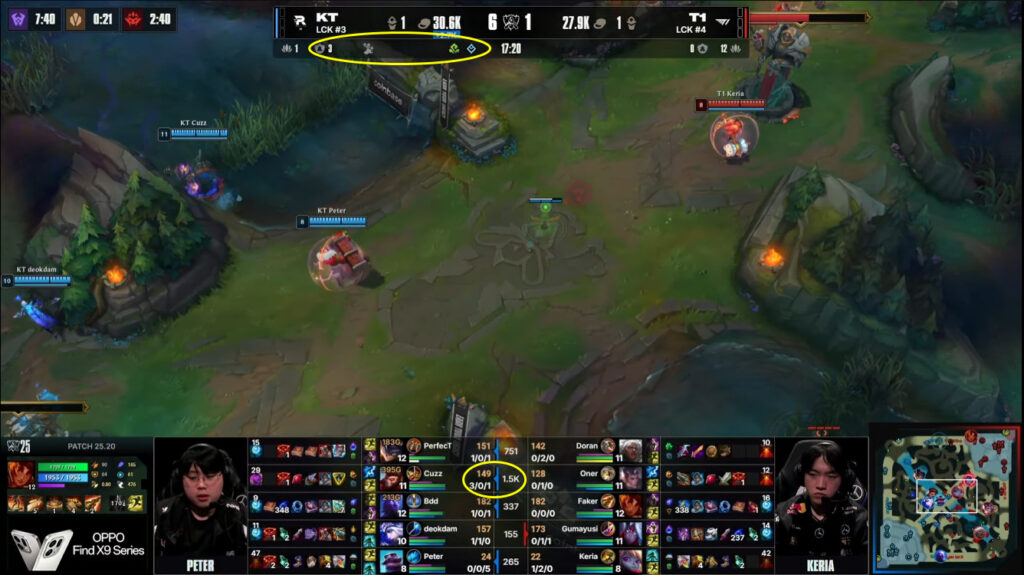The image size is (1024, 575).
Task: Click Peter's champion portrait in the scoreboard
Action: [x=390, y=558]
